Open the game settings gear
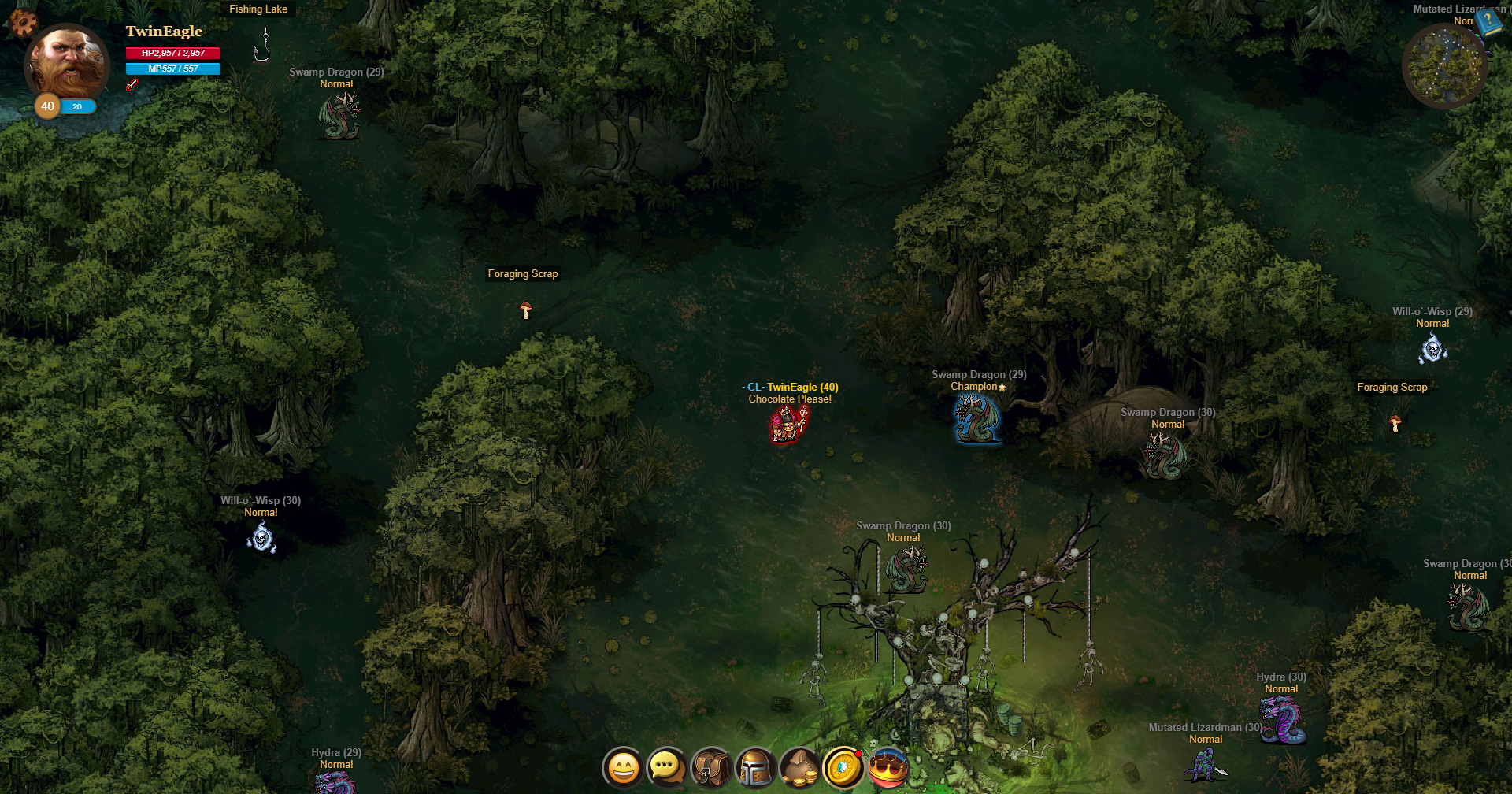Image resolution: width=1512 pixels, height=794 pixels. pyautogui.click(x=22, y=24)
